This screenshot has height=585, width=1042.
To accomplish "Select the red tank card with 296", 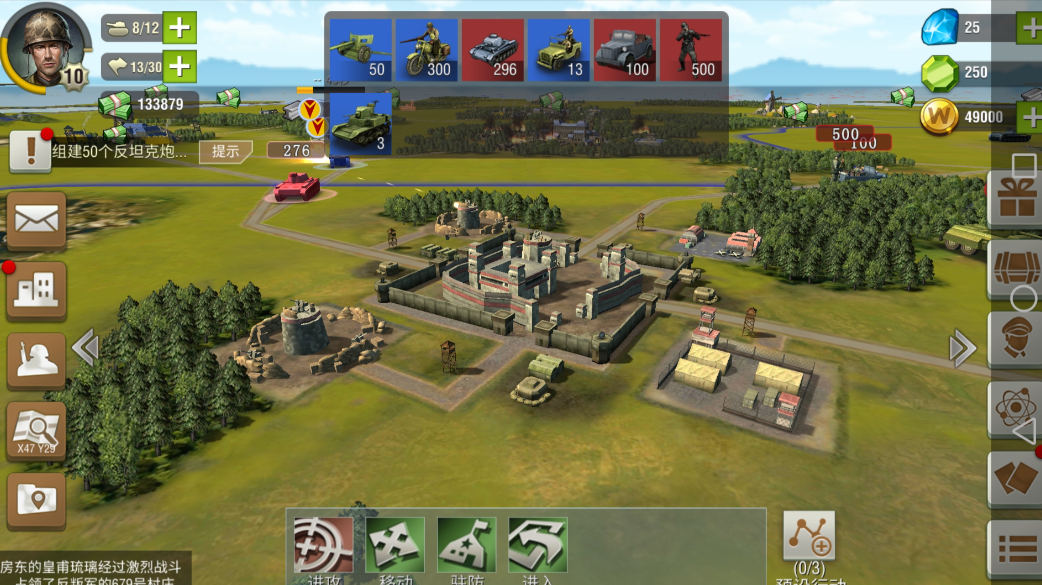I will click(492, 50).
